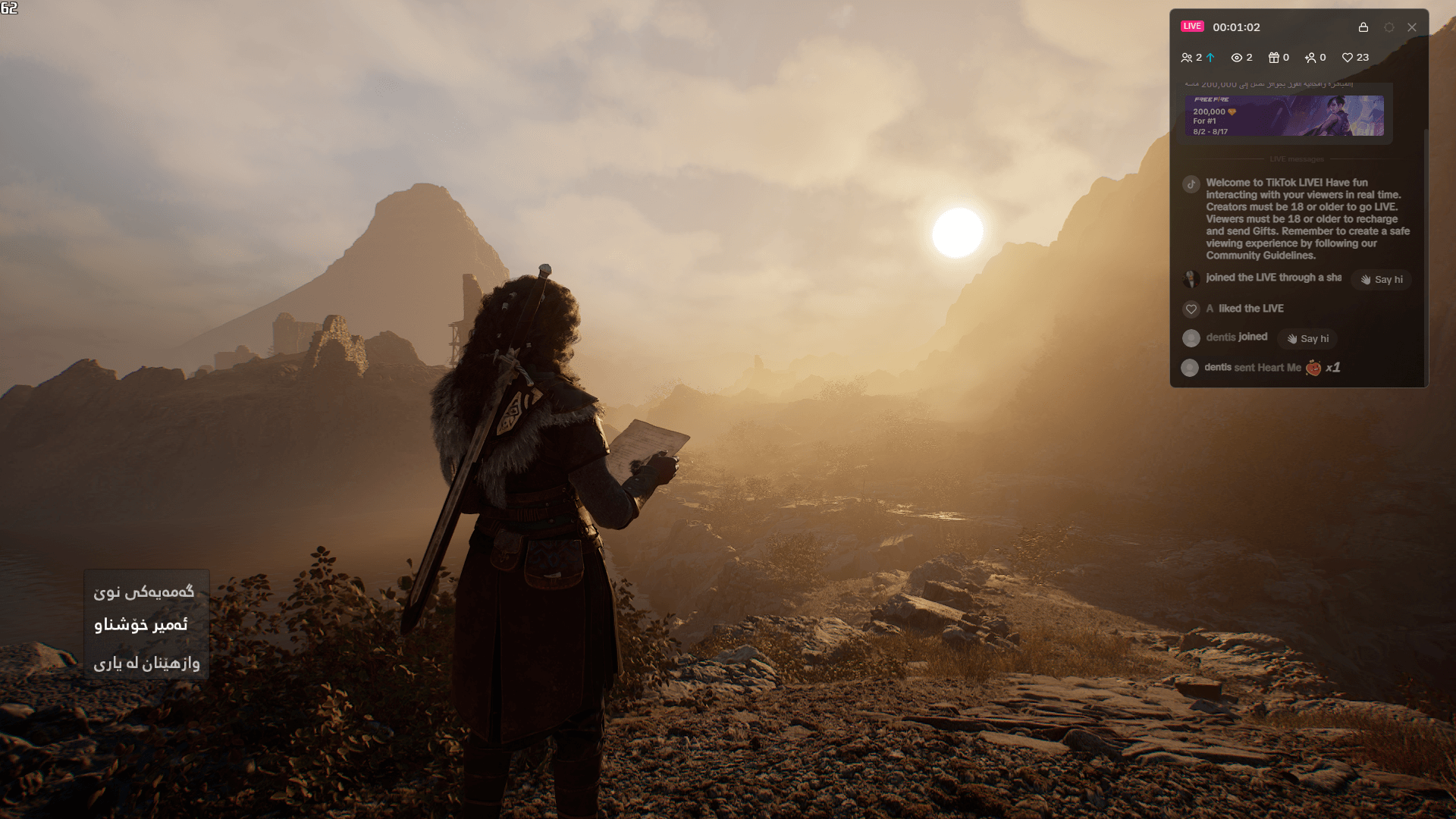Say hi to dentis who joined

point(1307,339)
